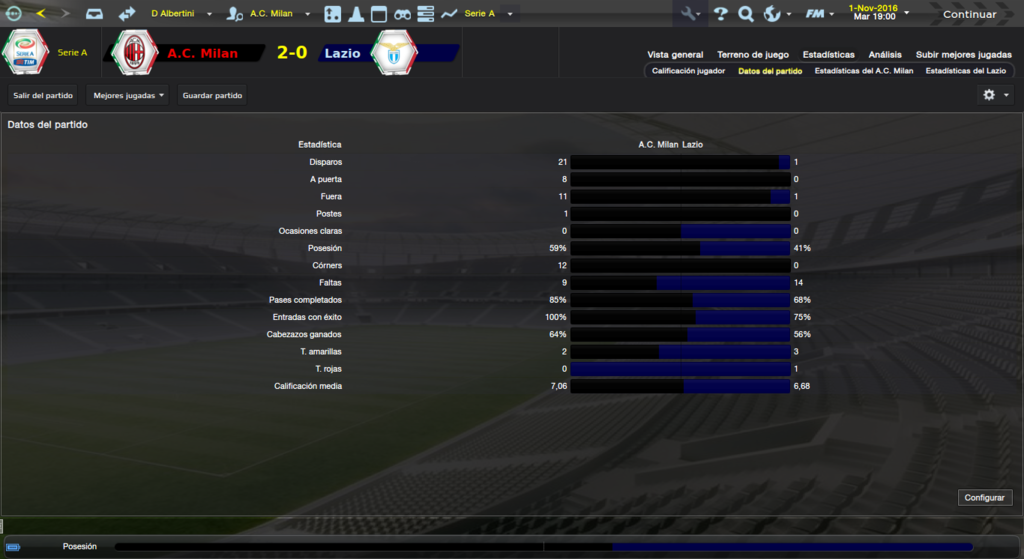Click the magnifying glass search icon

[745, 14]
